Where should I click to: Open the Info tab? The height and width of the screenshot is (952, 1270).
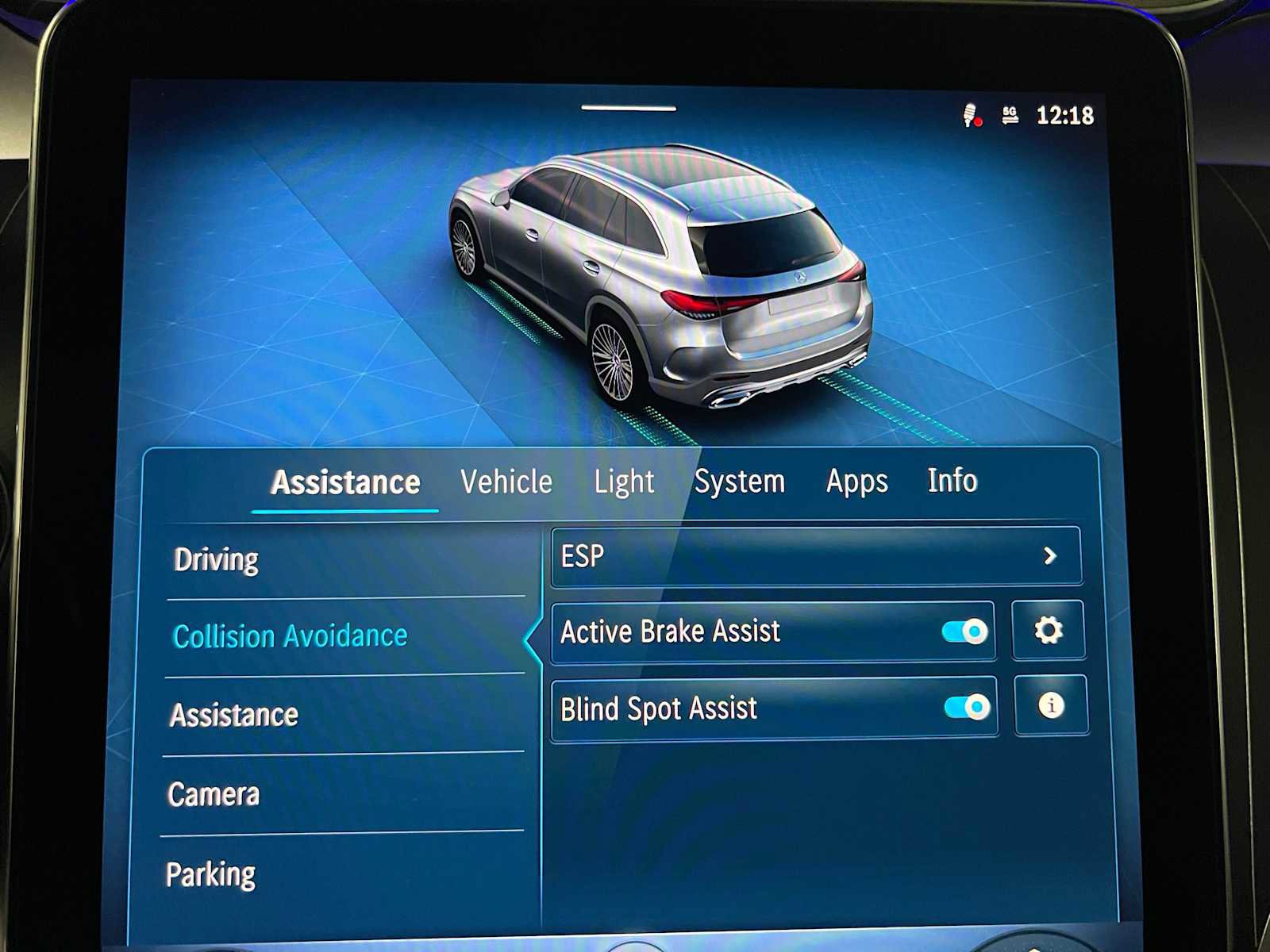(950, 482)
